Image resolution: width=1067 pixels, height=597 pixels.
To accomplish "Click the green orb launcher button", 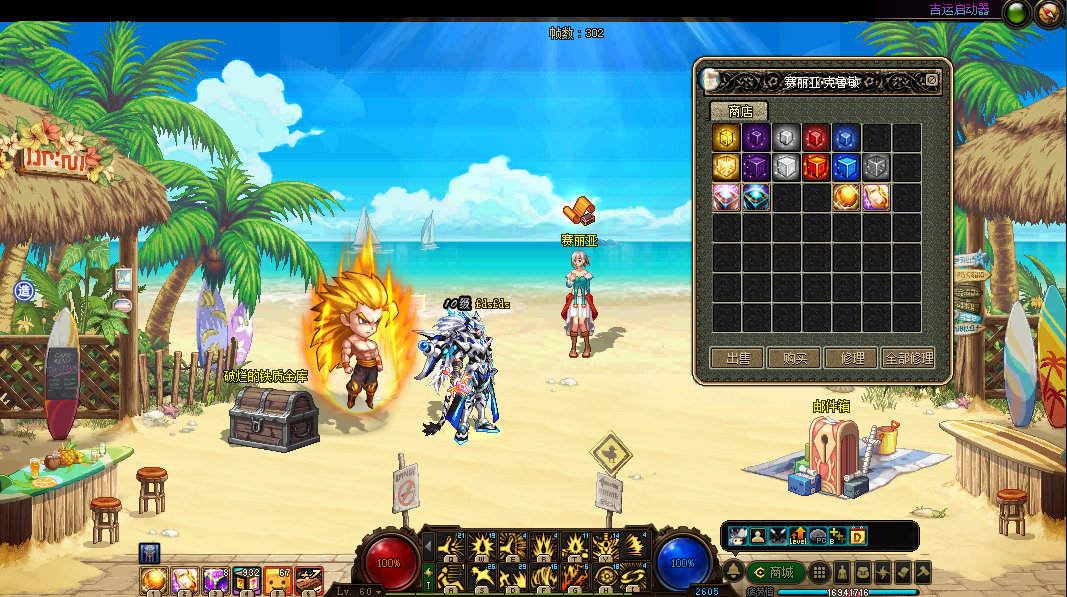I will point(1017,13).
